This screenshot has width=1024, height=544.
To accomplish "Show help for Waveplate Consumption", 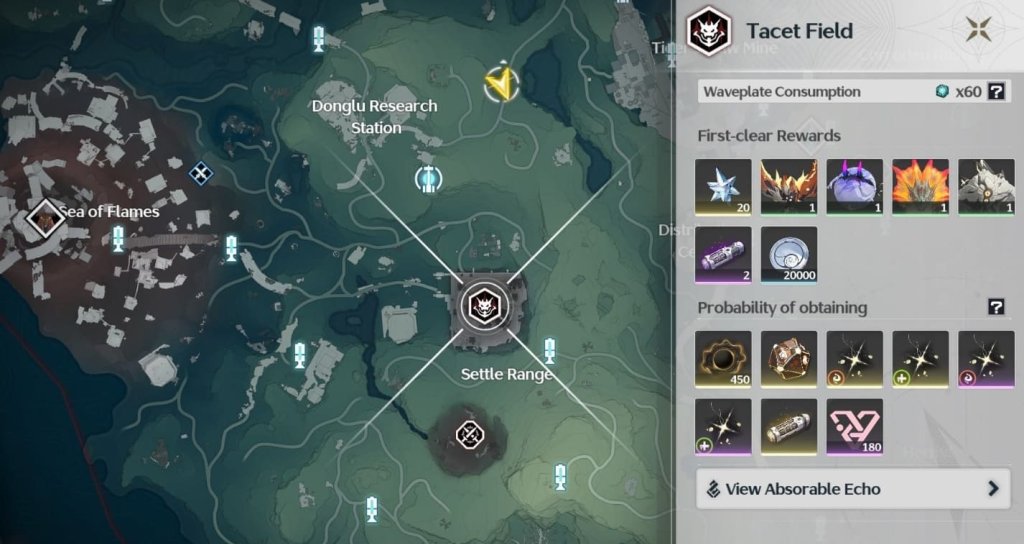I will (996, 92).
